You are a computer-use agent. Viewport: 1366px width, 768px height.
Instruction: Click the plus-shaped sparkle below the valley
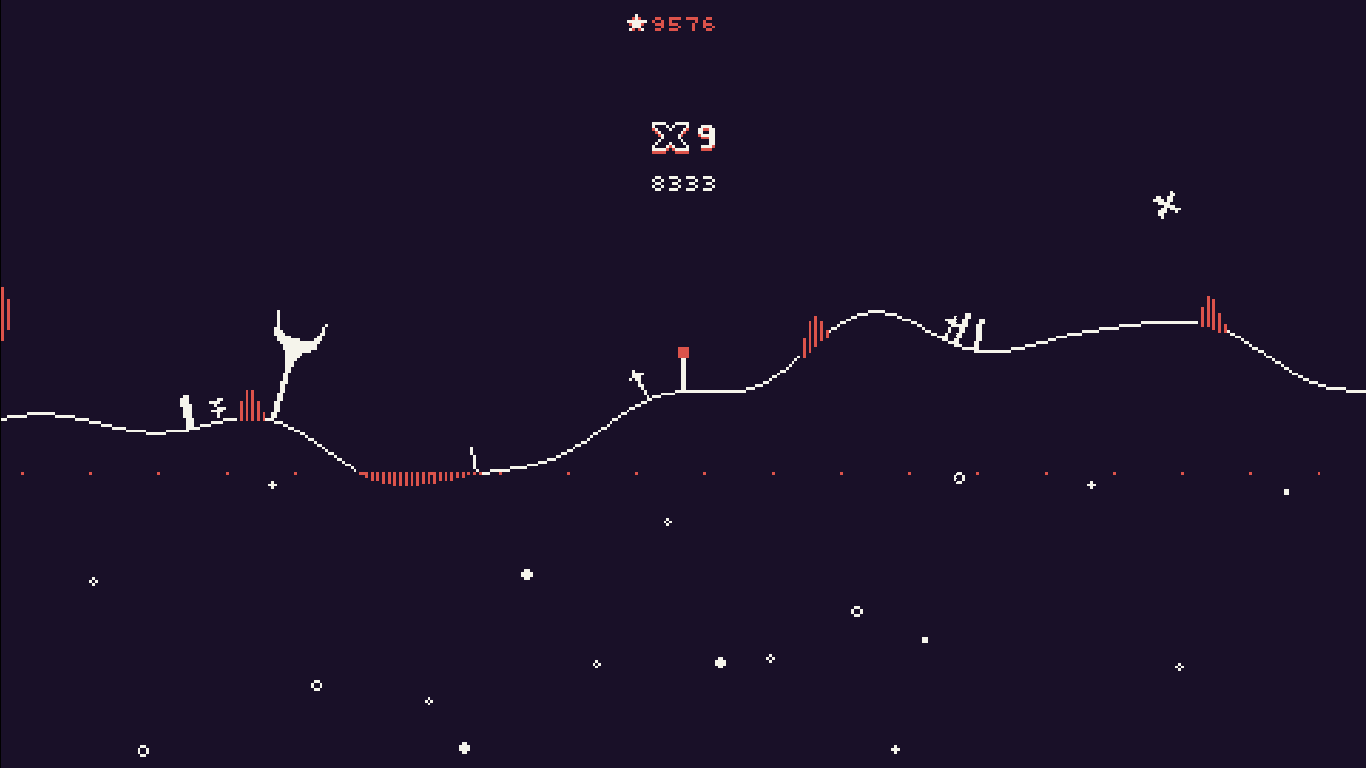tap(271, 487)
